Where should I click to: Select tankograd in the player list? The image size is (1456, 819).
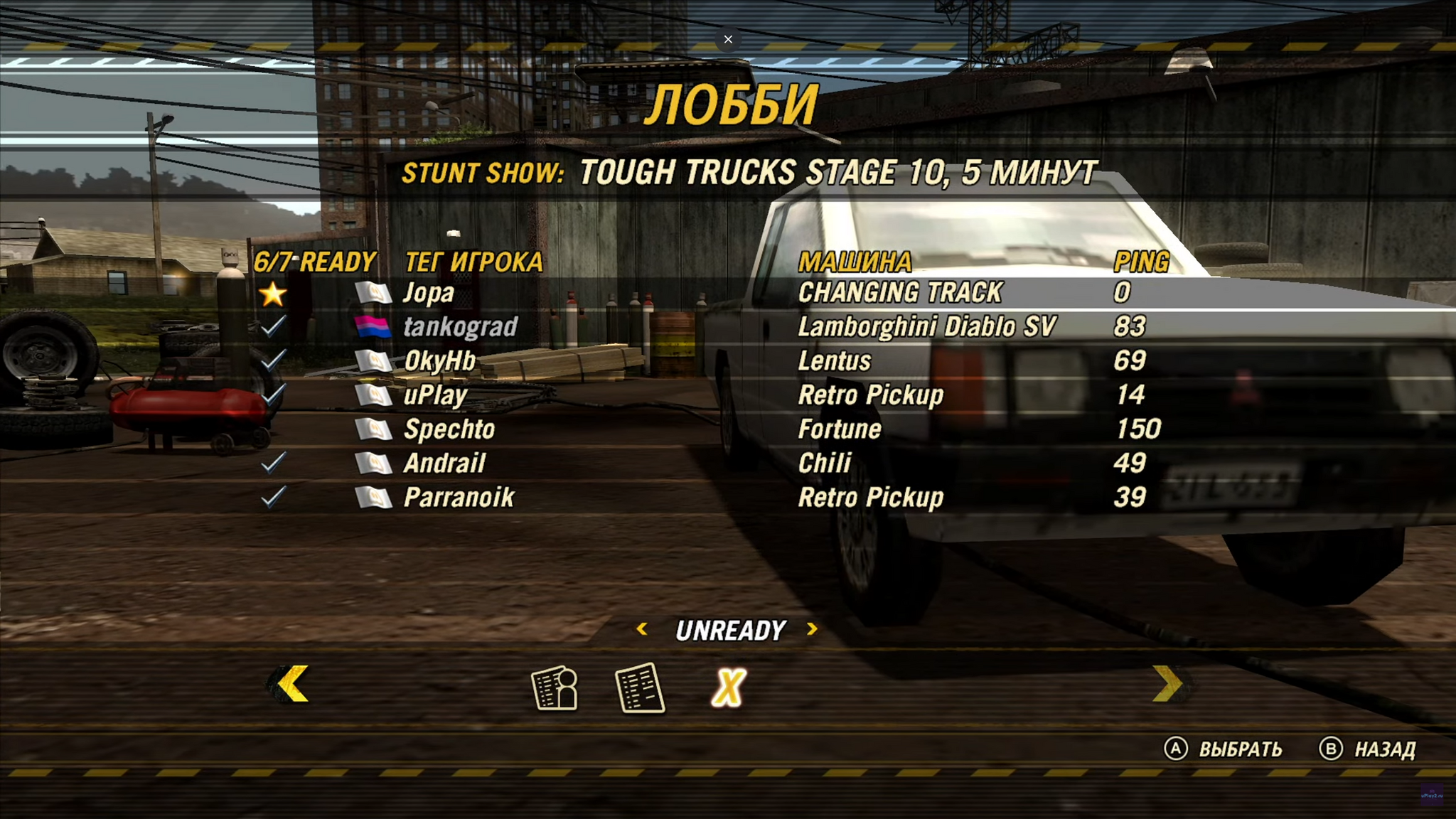(460, 327)
